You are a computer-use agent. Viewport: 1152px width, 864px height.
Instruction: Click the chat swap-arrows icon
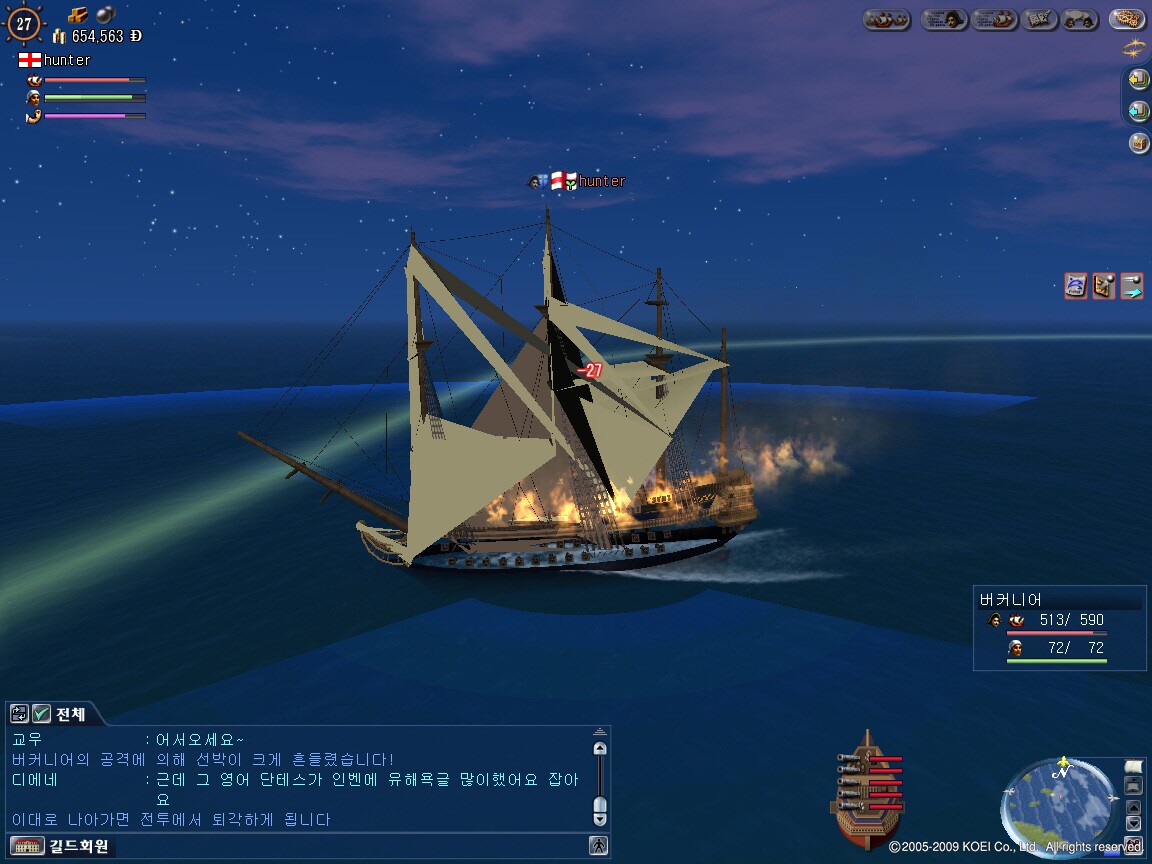coord(19,714)
